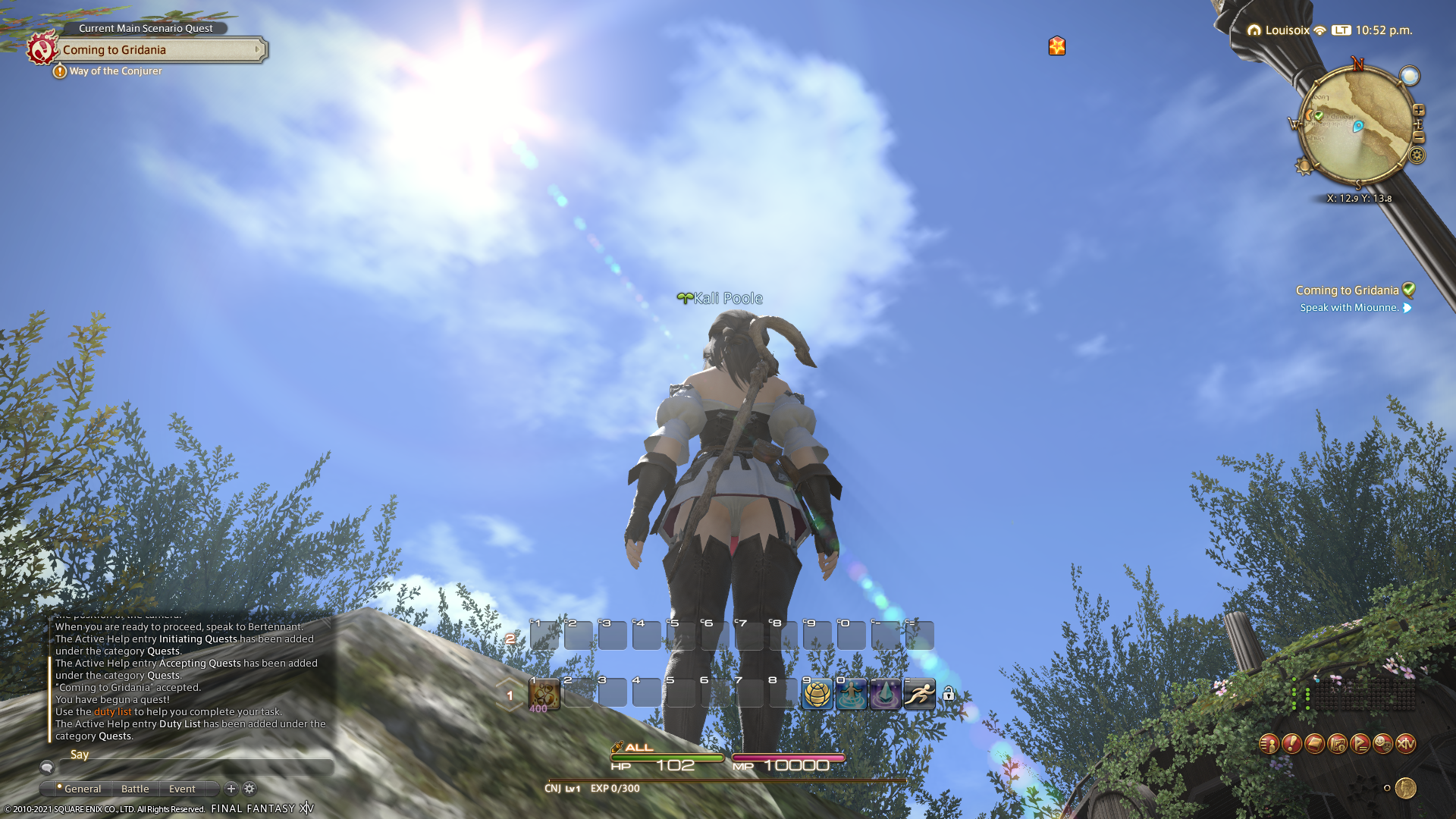Image resolution: width=1456 pixels, height=819 pixels.
Task: Open the System menu XIV icon
Action: (1405, 744)
